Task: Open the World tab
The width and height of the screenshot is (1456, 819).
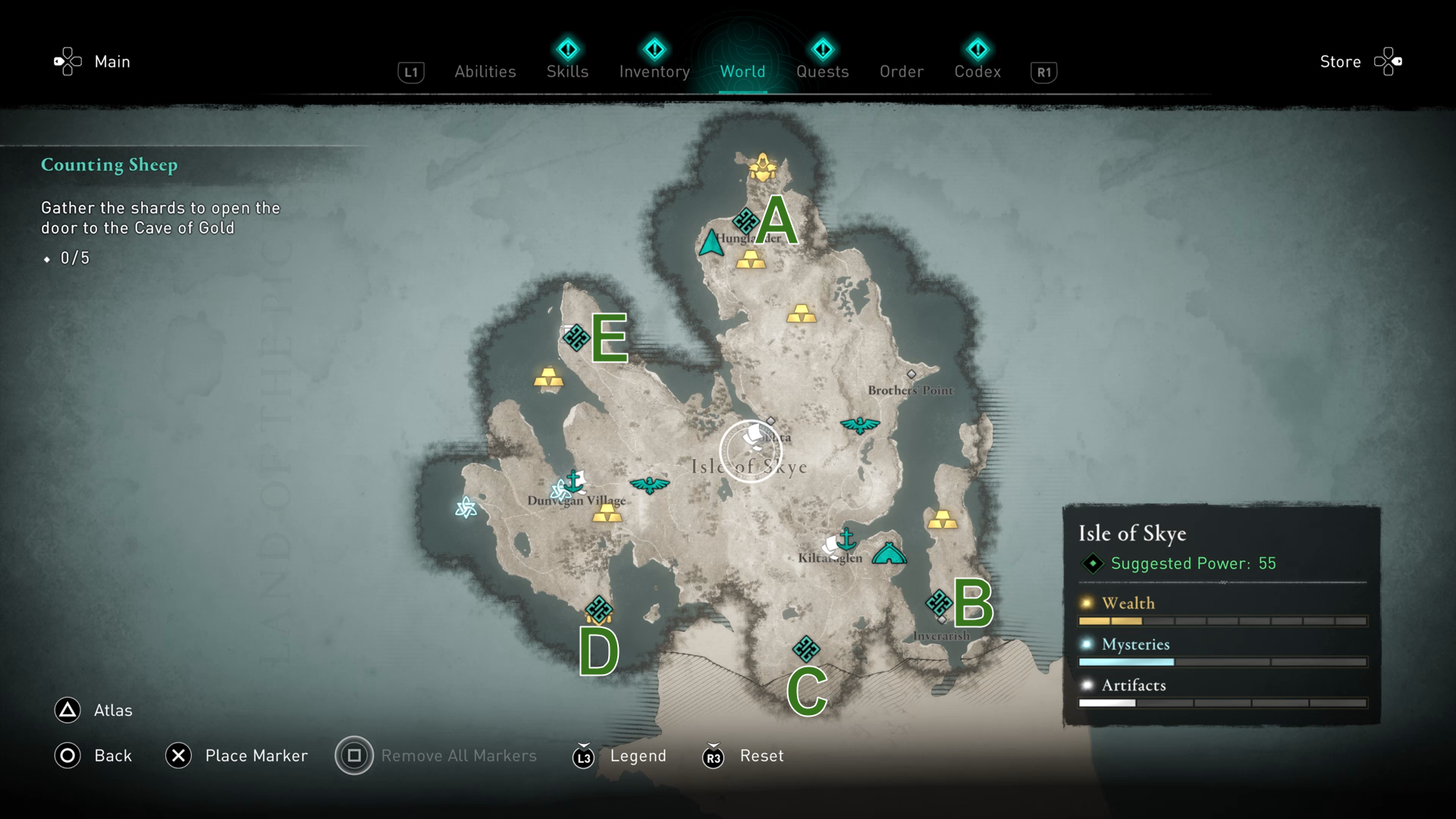Action: pos(742,71)
